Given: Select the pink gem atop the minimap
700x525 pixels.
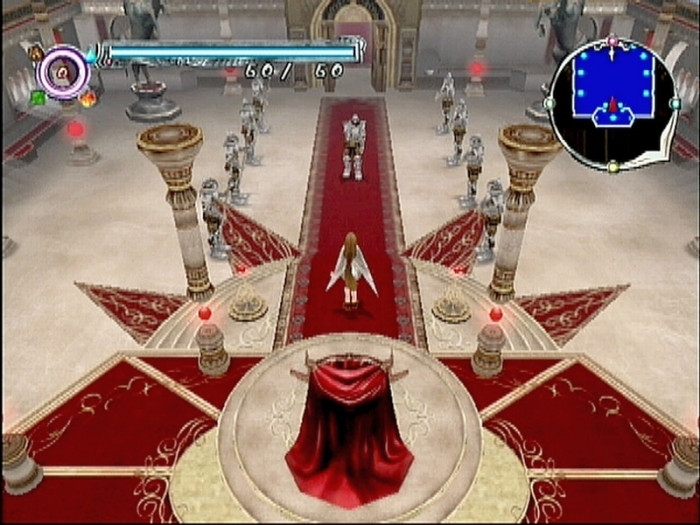Looking at the screenshot, I should tap(612, 43).
